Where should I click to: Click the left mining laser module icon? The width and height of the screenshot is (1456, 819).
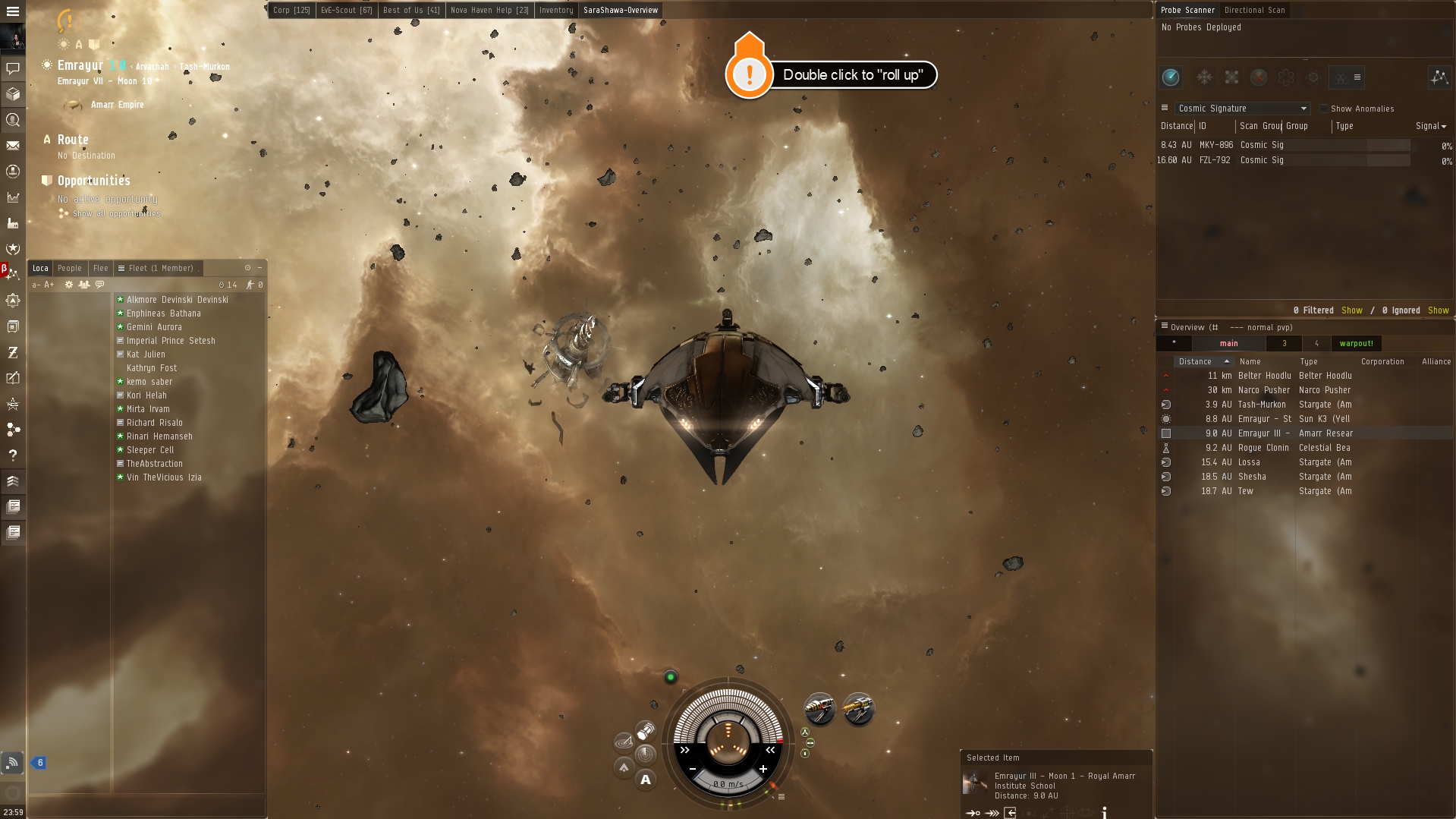(x=822, y=708)
